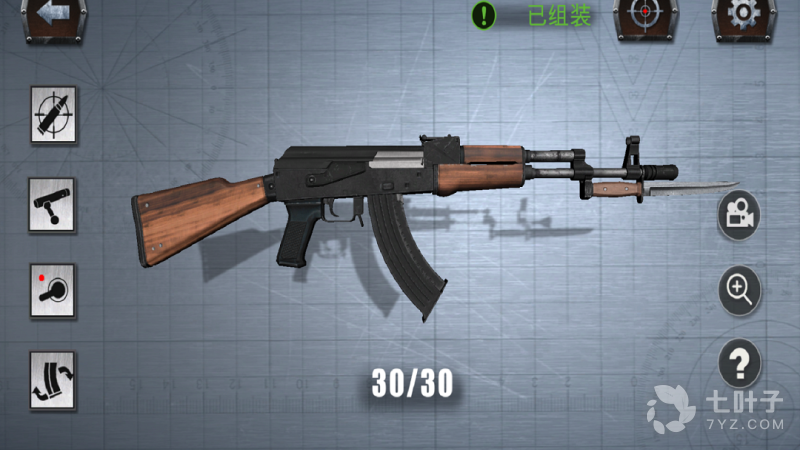Tap the magazine reload icon
This screenshot has height=450, width=800.
pos(53,380)
